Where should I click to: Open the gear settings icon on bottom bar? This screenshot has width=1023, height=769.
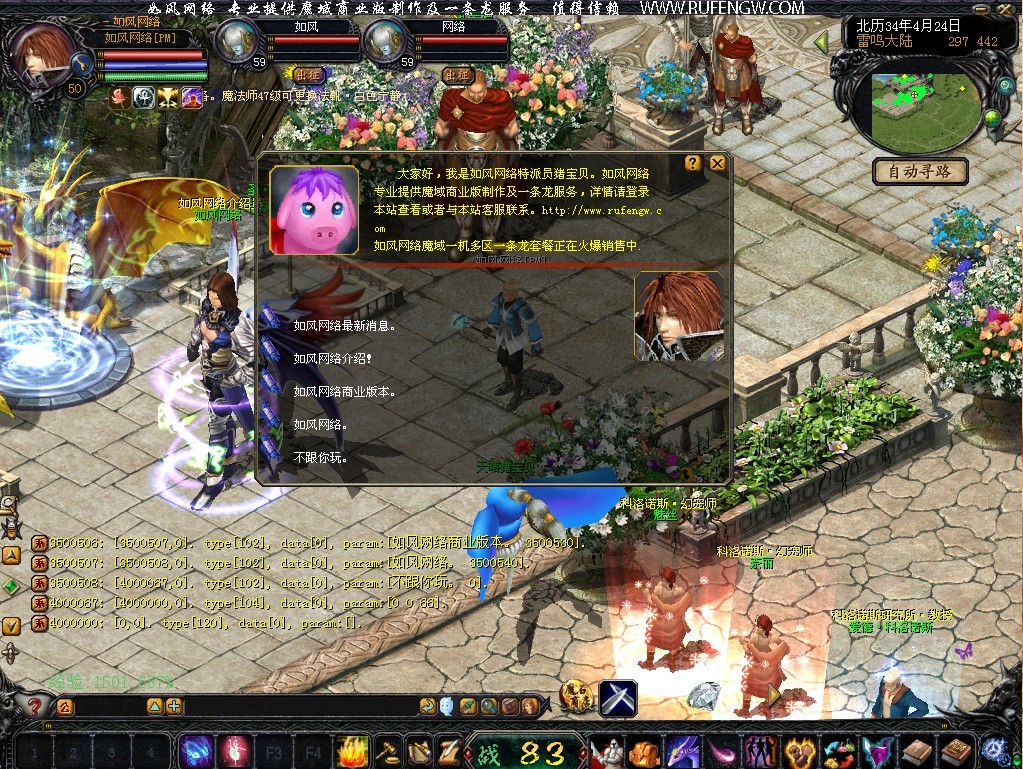(x=994, y=750)
